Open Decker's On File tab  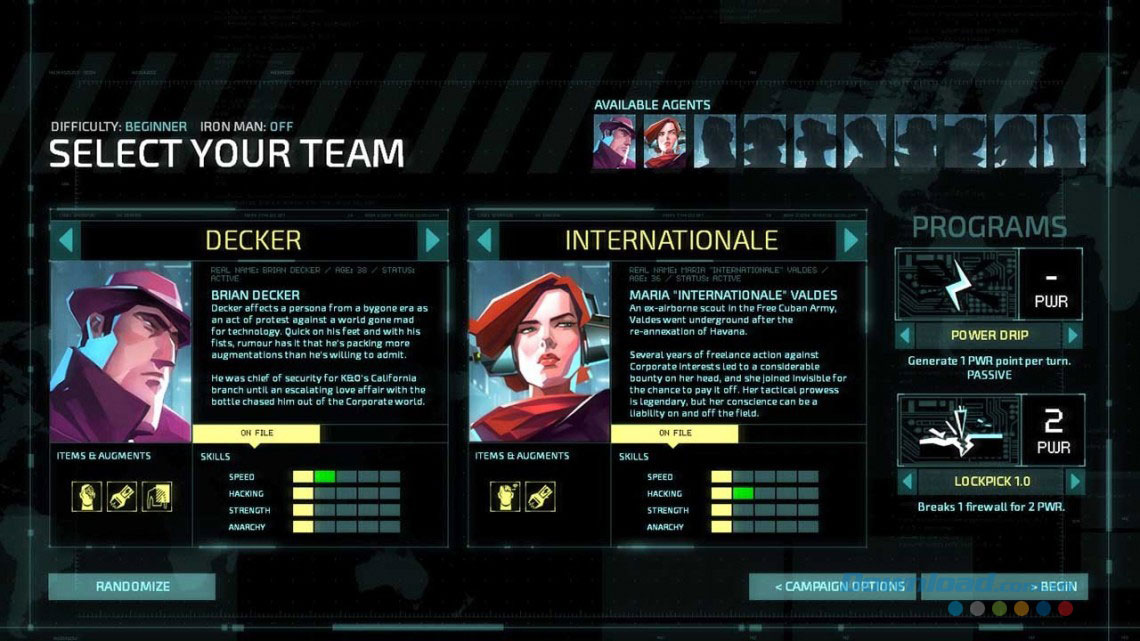256,433
